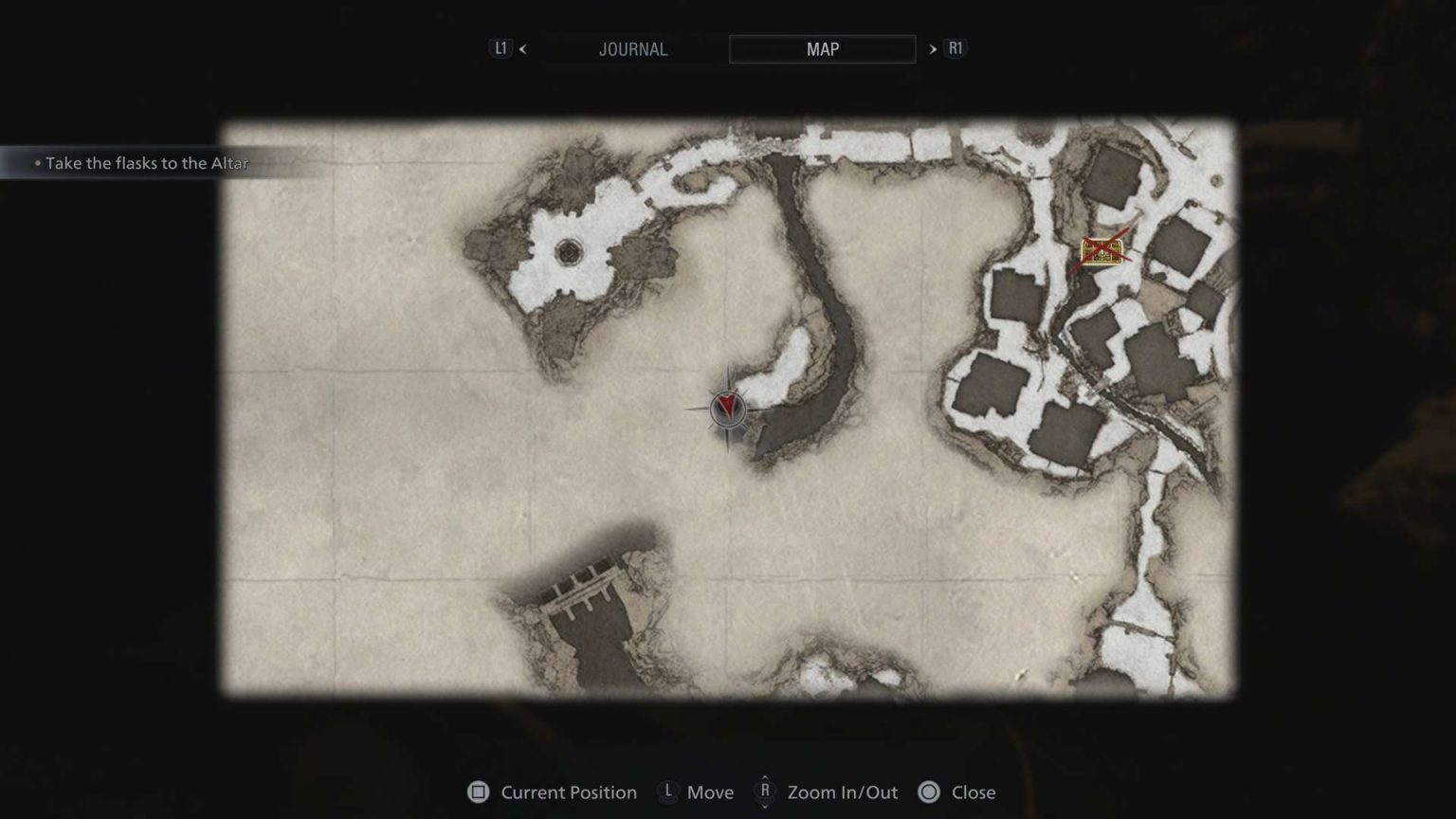
Task: Toggle the objective marker bullet next to Altar task
Action: (39, 163)
